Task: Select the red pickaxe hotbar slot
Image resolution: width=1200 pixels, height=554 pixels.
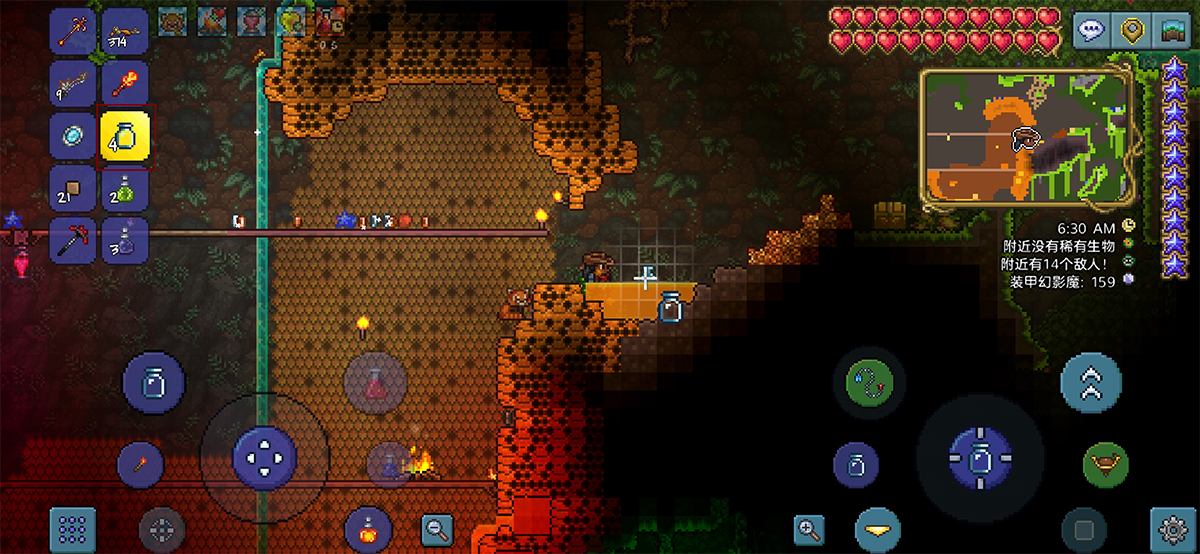Action: [73, 241]
